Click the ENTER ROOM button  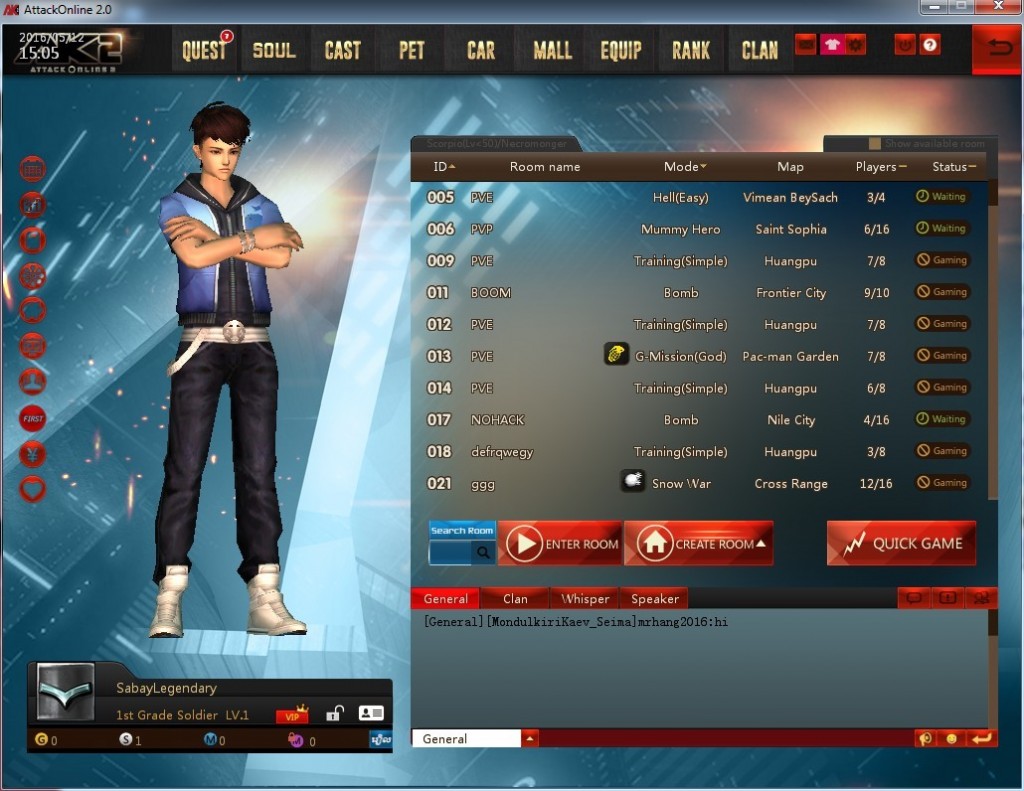click(x=561, y=544)
